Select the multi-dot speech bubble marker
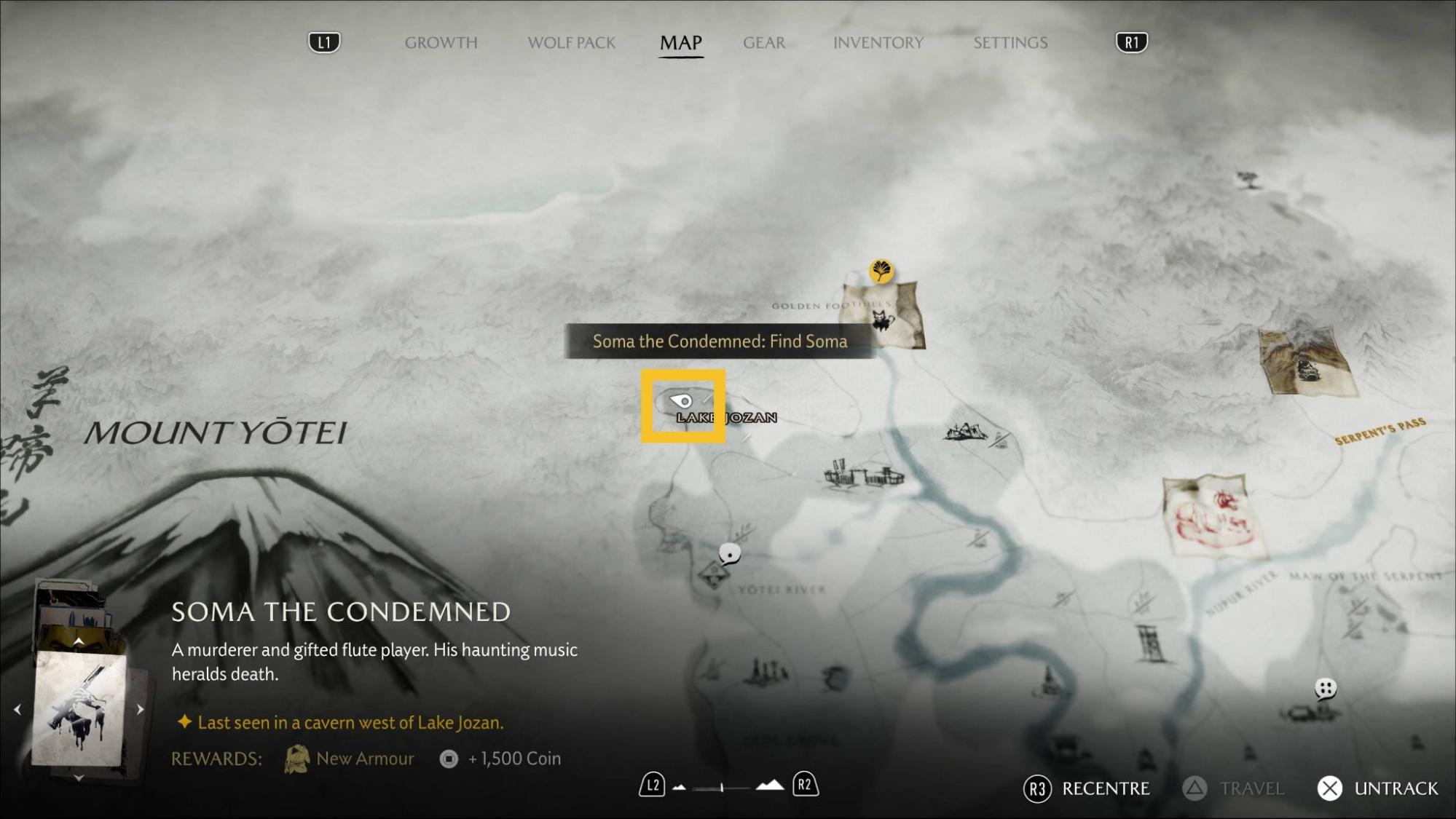 pyautogui.click(x=1325, y=688)
